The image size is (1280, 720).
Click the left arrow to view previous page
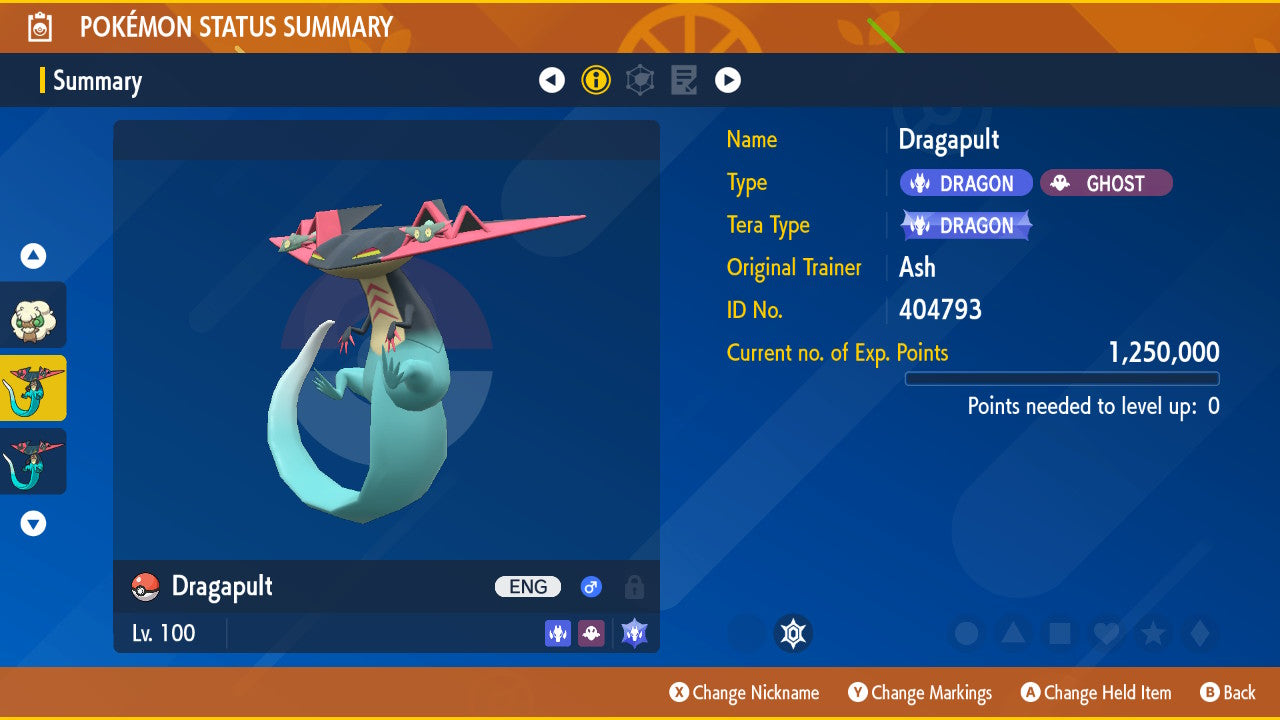click(552, 80)
